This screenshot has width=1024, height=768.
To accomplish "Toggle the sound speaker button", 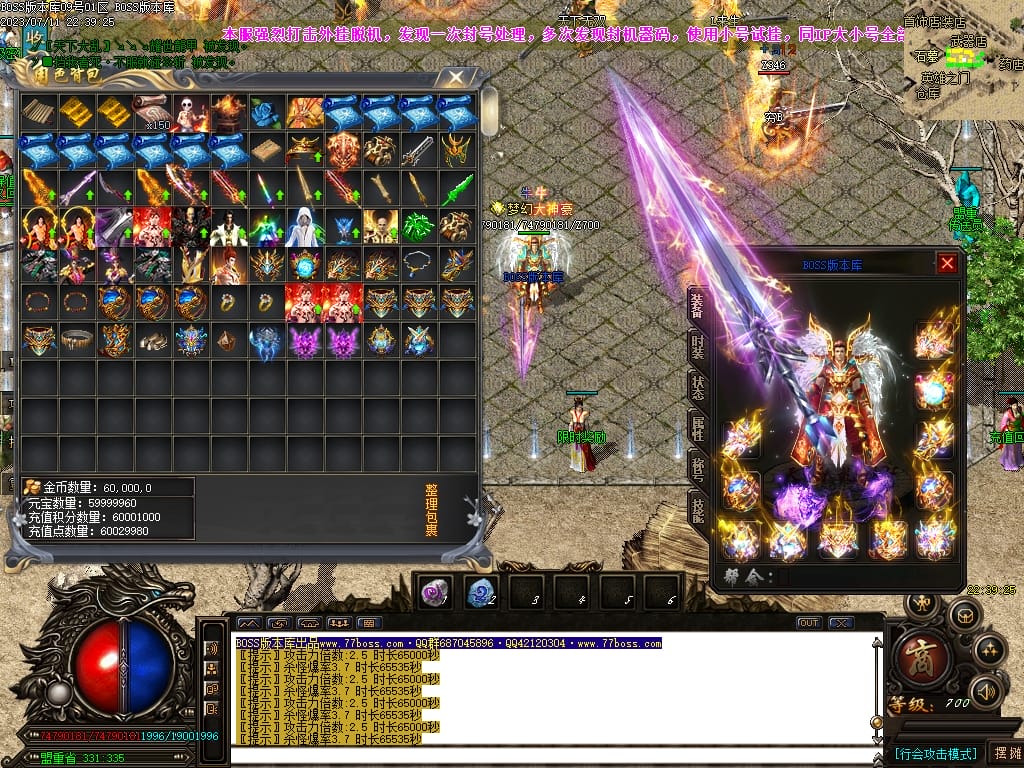I will click(986, 690).
